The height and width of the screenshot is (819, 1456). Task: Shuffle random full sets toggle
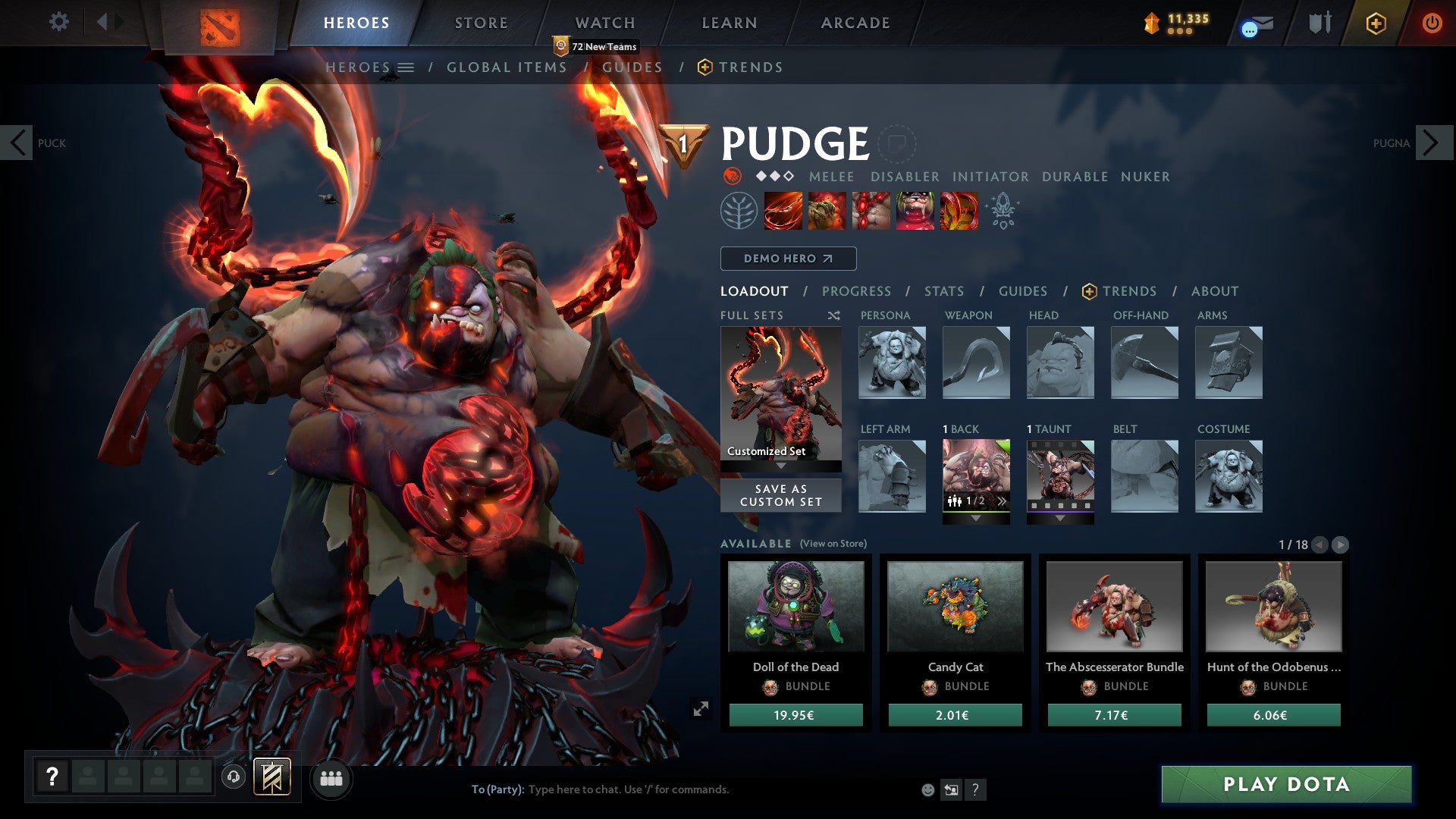tap(833, 315)
